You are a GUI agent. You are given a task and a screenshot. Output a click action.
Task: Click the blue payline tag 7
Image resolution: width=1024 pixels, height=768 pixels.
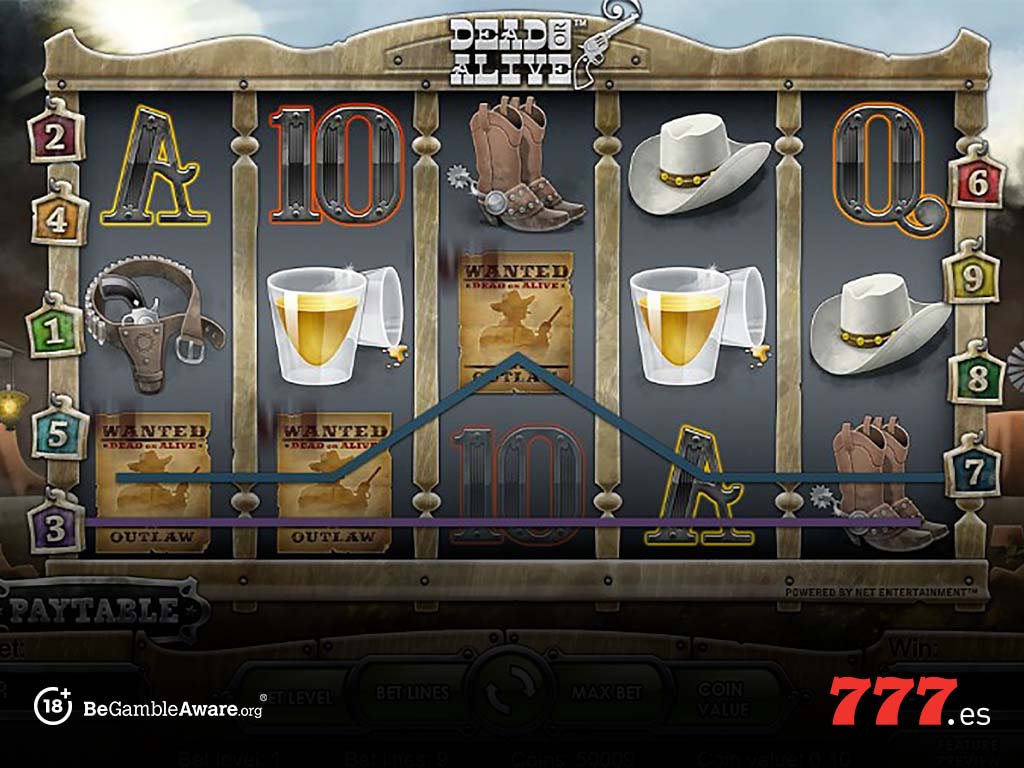pos(974,470)
